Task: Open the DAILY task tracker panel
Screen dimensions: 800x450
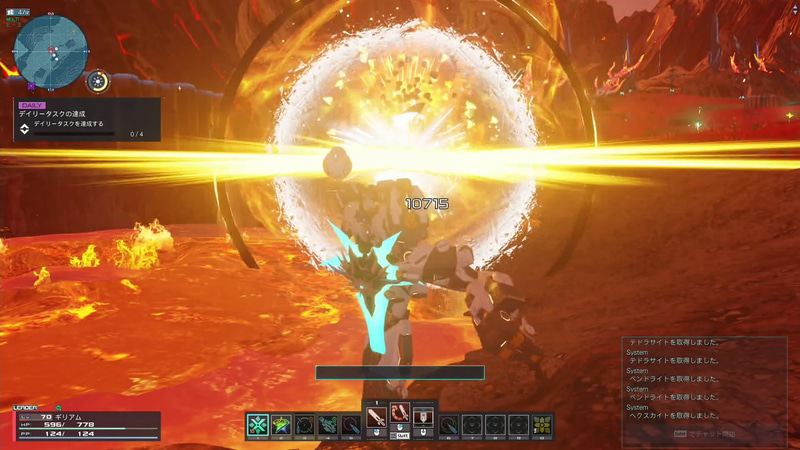Action: [86, 118]
